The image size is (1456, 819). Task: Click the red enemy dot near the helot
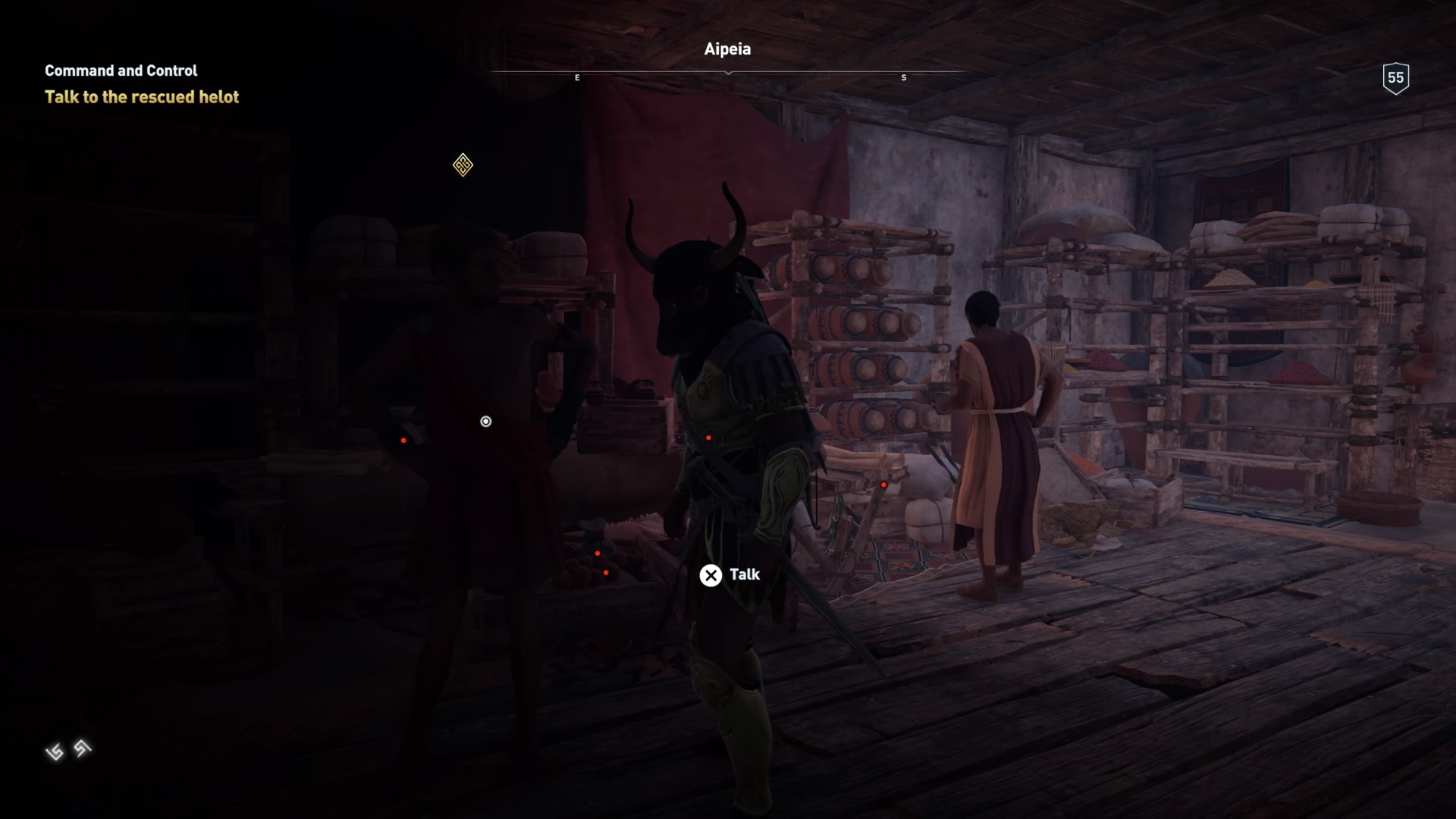click(x=402, y=438)
